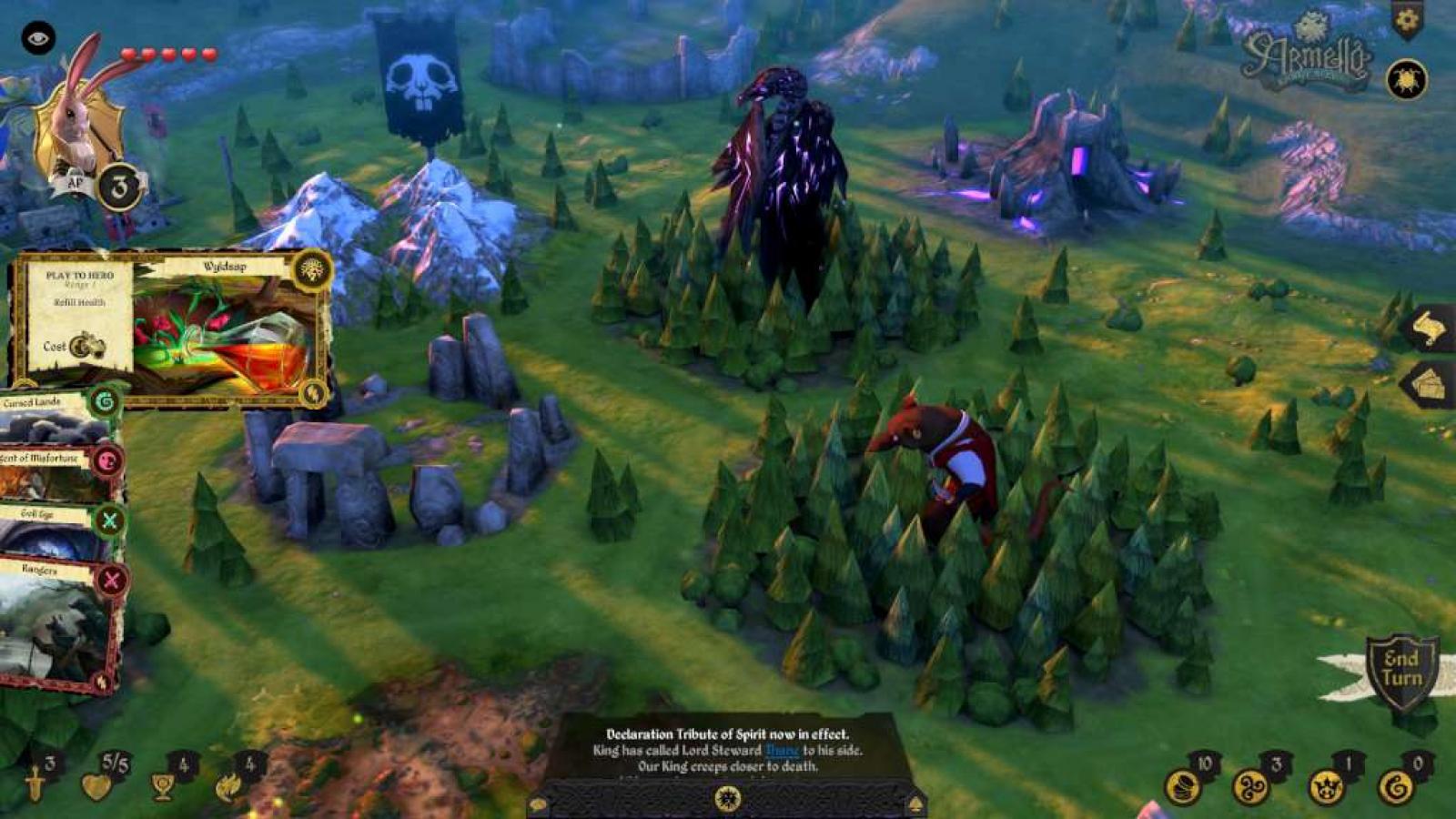
Task: Click the swirl rot icon
Action: point(1396,786)
